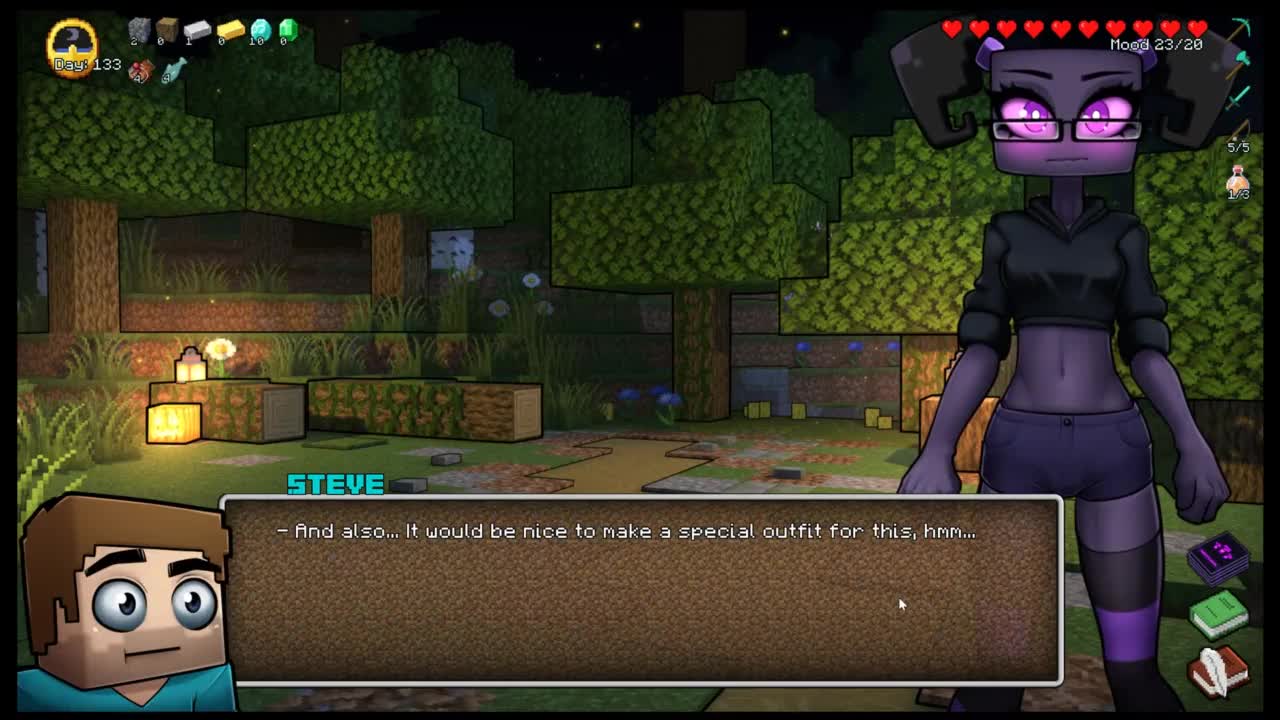Click the dialogue box to continue
Viewport: 1280px width, 720px height.
coord(640,590)
